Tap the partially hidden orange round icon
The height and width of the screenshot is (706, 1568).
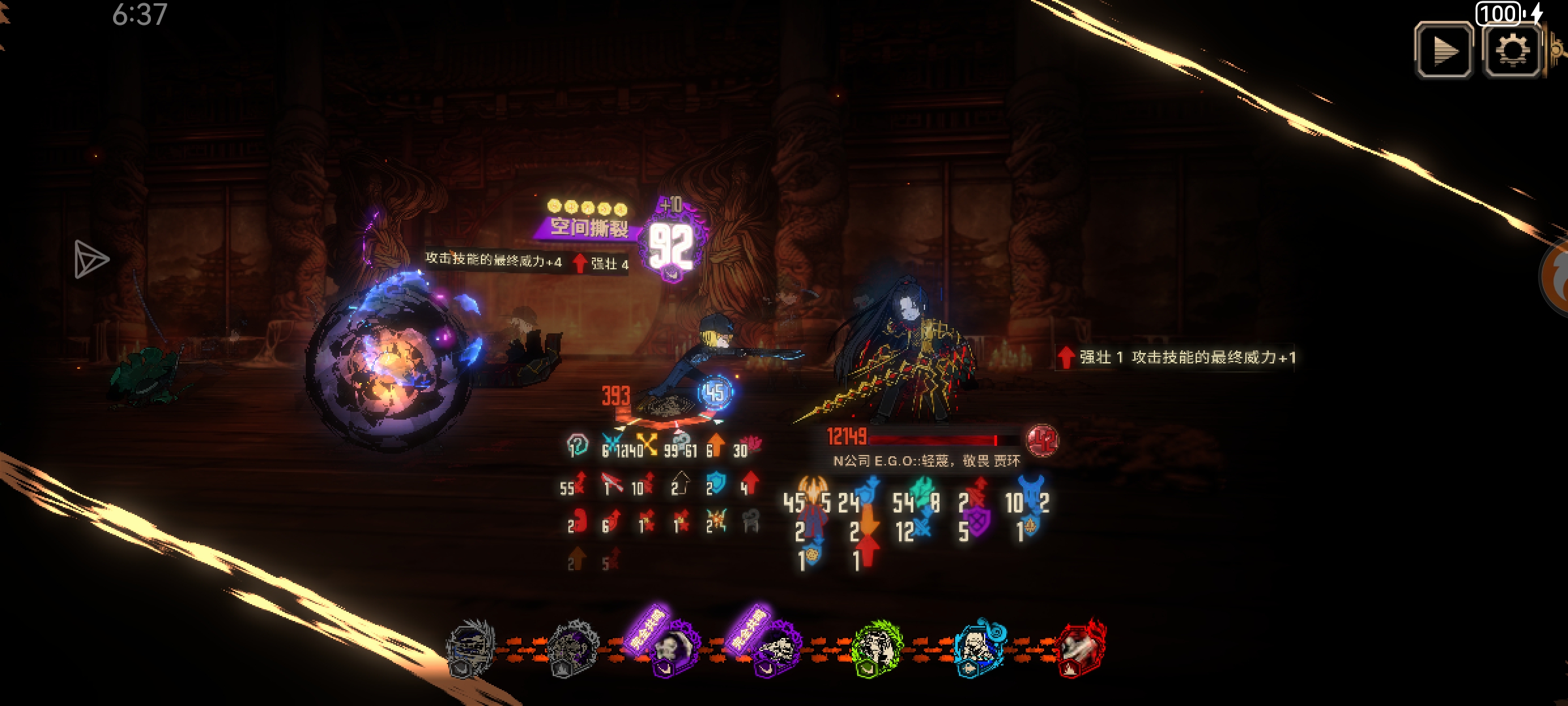tap(1558, 278)
